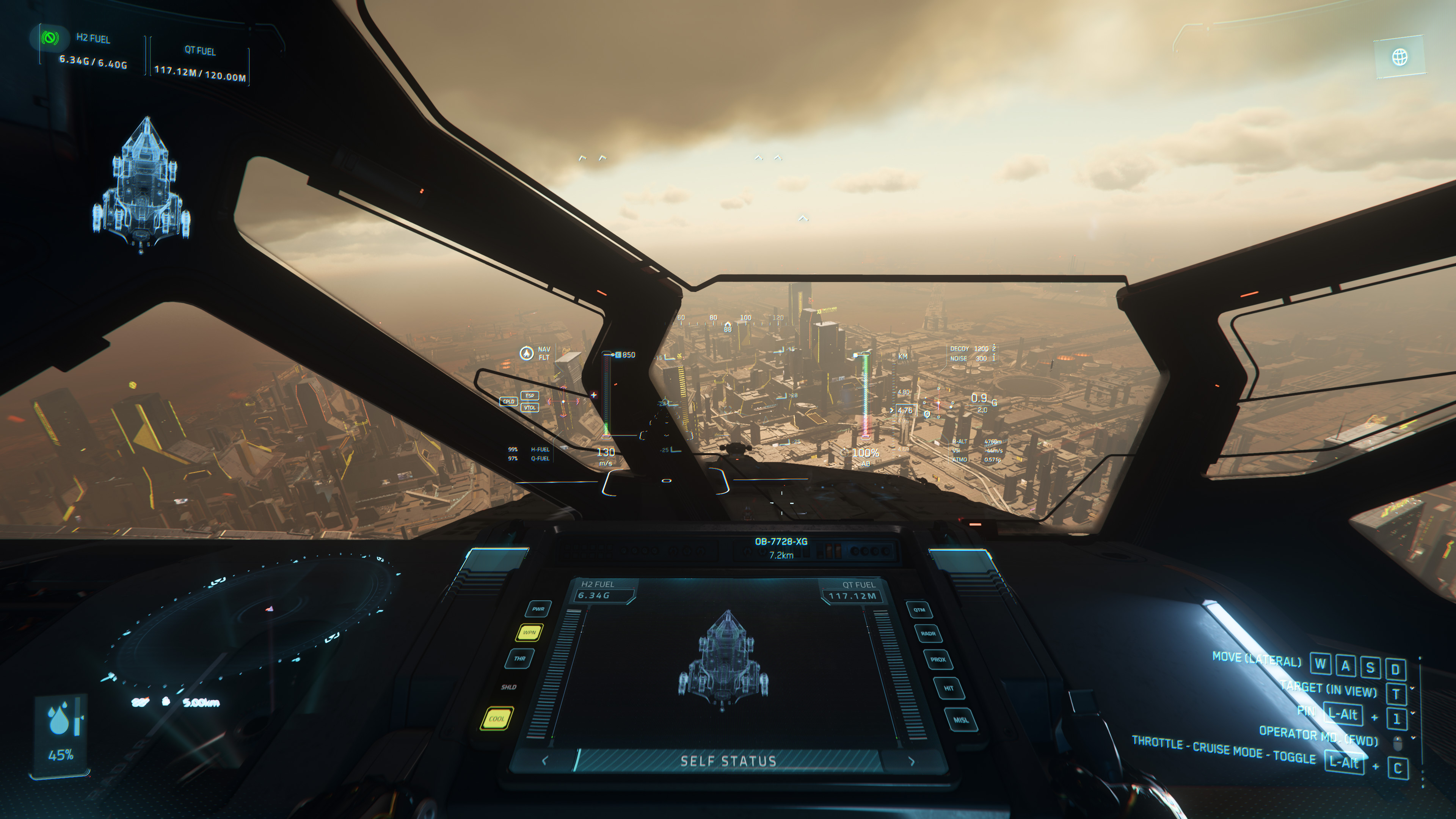Viewport: 1456px width, 819px height.
Task: Open the globe map icon
Action: pyautogui.click(x=1400, y=57)
